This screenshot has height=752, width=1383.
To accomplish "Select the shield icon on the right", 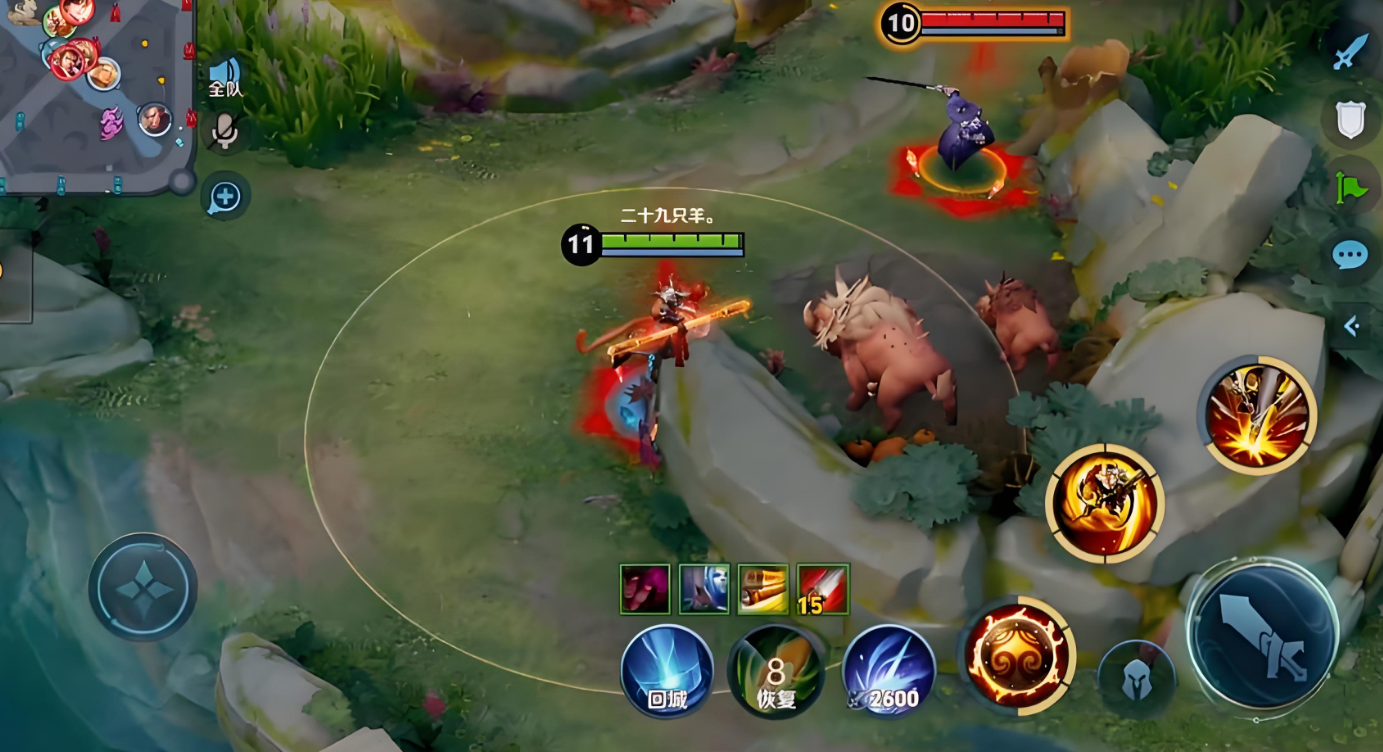I will pos(1350,118).
